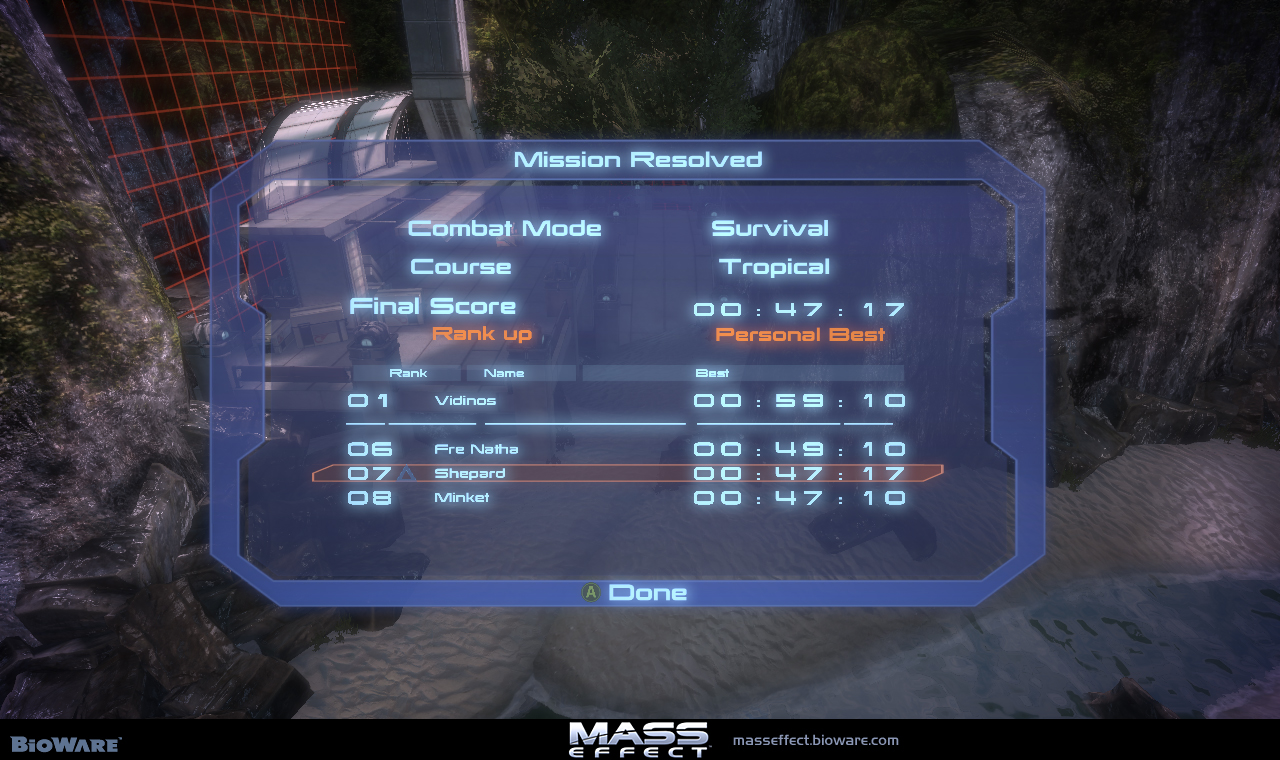Image resolution: width=1280 pixels, height=760 pixels.
Task: Click the Best time column header
Action: click(712, 373)
